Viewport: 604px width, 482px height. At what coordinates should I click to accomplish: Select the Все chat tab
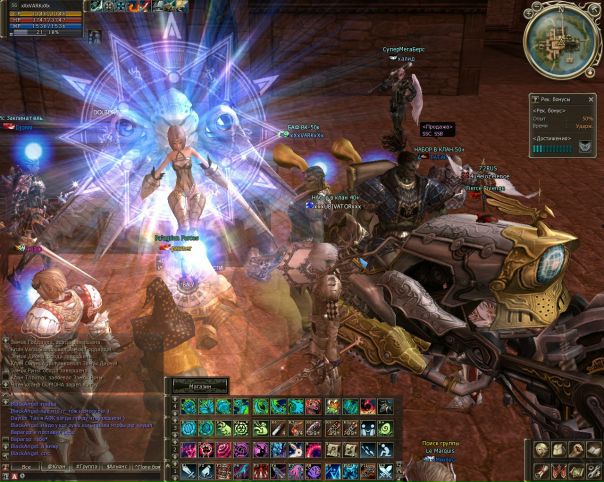[24, 466]
